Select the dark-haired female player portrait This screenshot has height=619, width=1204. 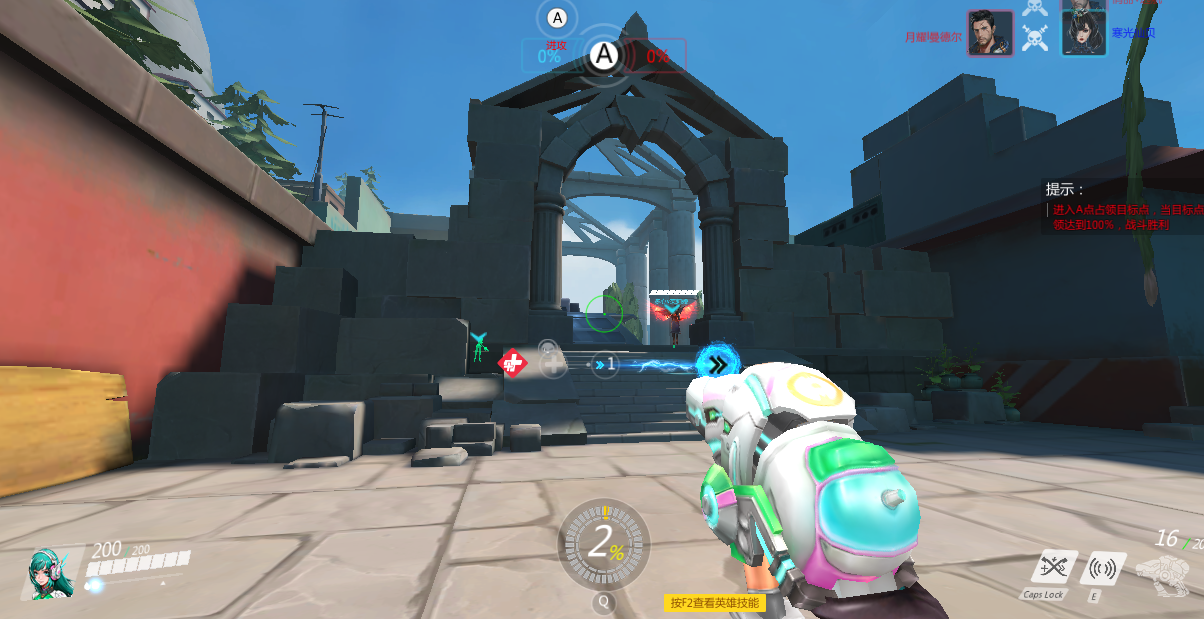pos(1083,34)
